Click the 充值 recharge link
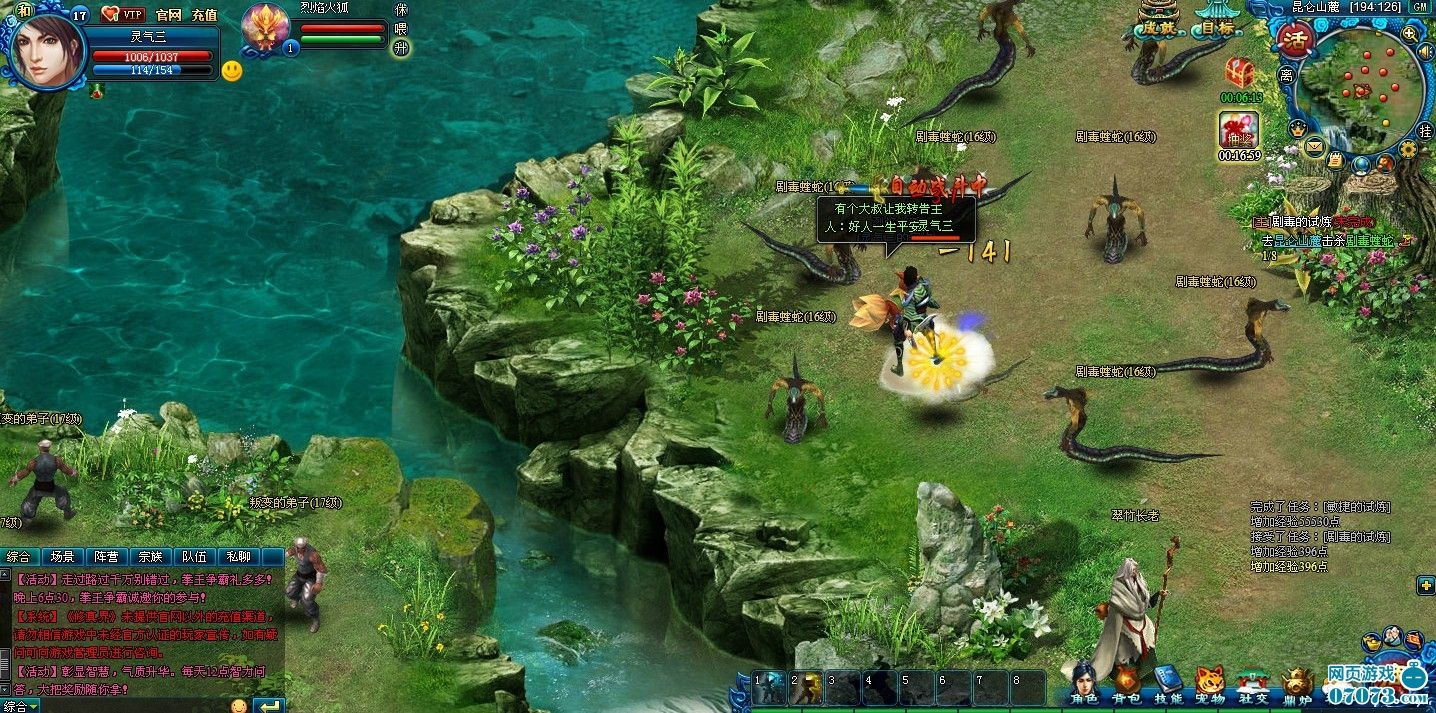This screenshot has width=1436, height=713. 204,15
